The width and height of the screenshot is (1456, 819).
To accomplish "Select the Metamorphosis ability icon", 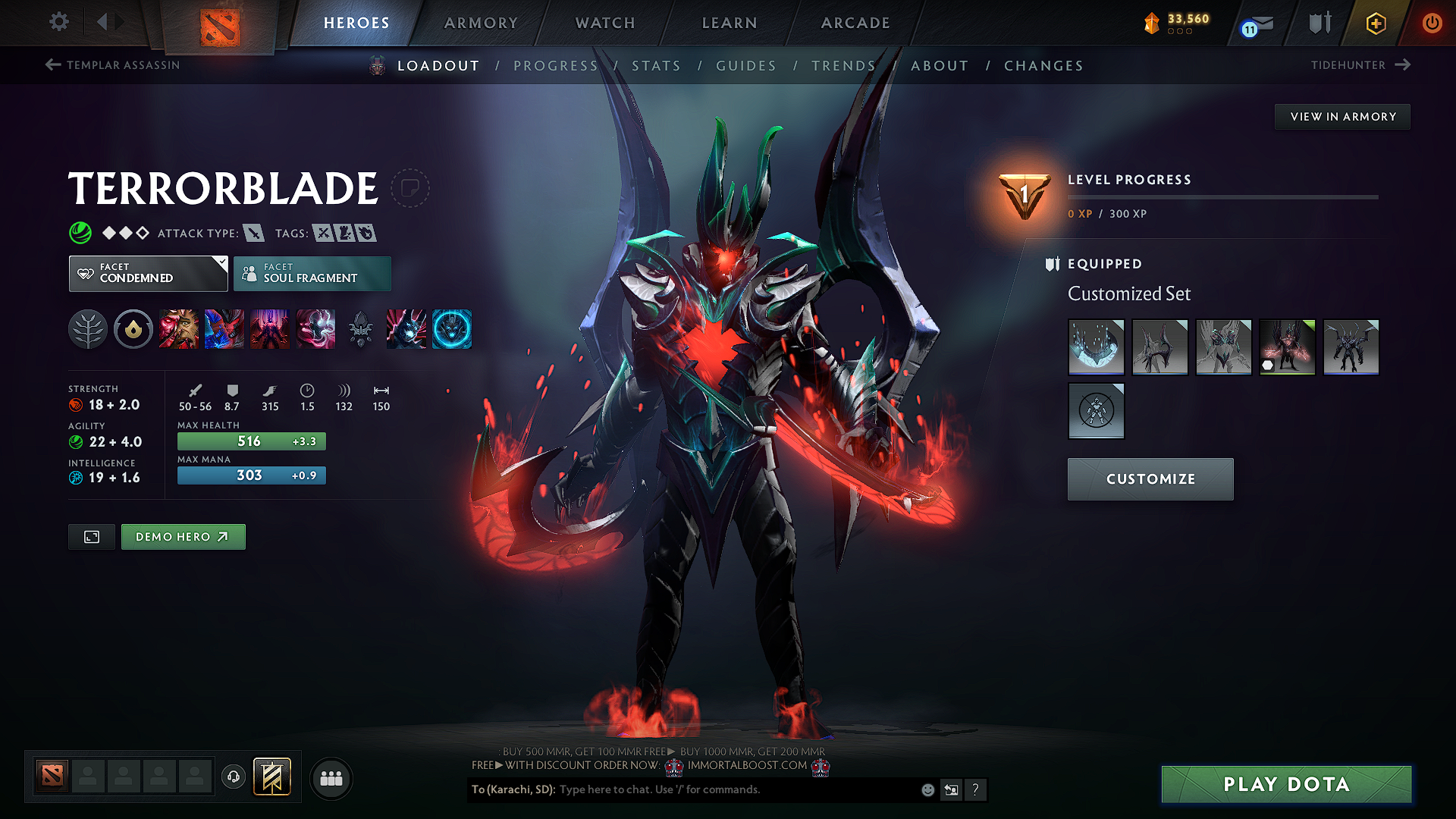I will [x=270, y=328].
